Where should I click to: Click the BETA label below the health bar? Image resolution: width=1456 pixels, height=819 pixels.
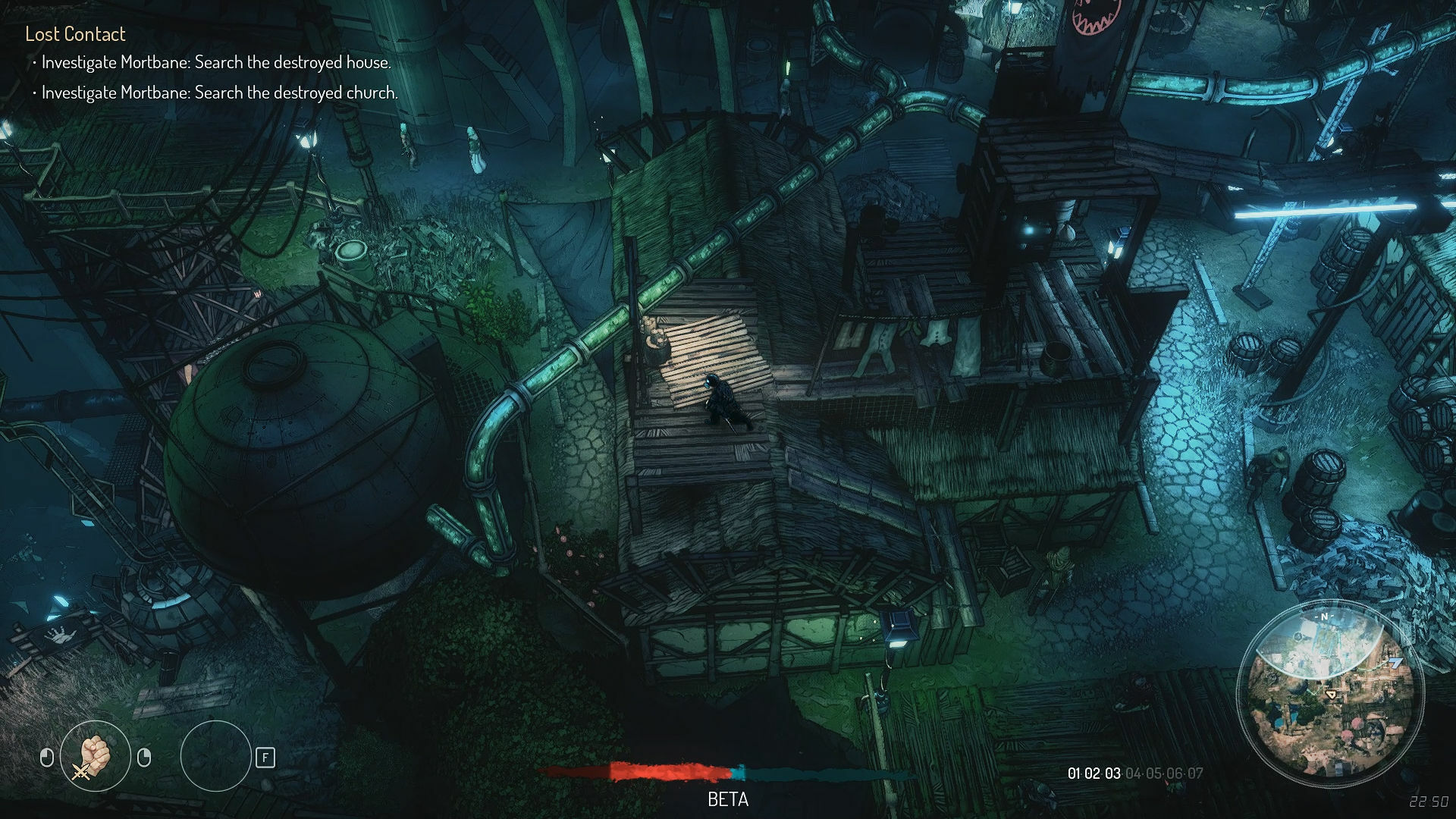pos(726,799)
